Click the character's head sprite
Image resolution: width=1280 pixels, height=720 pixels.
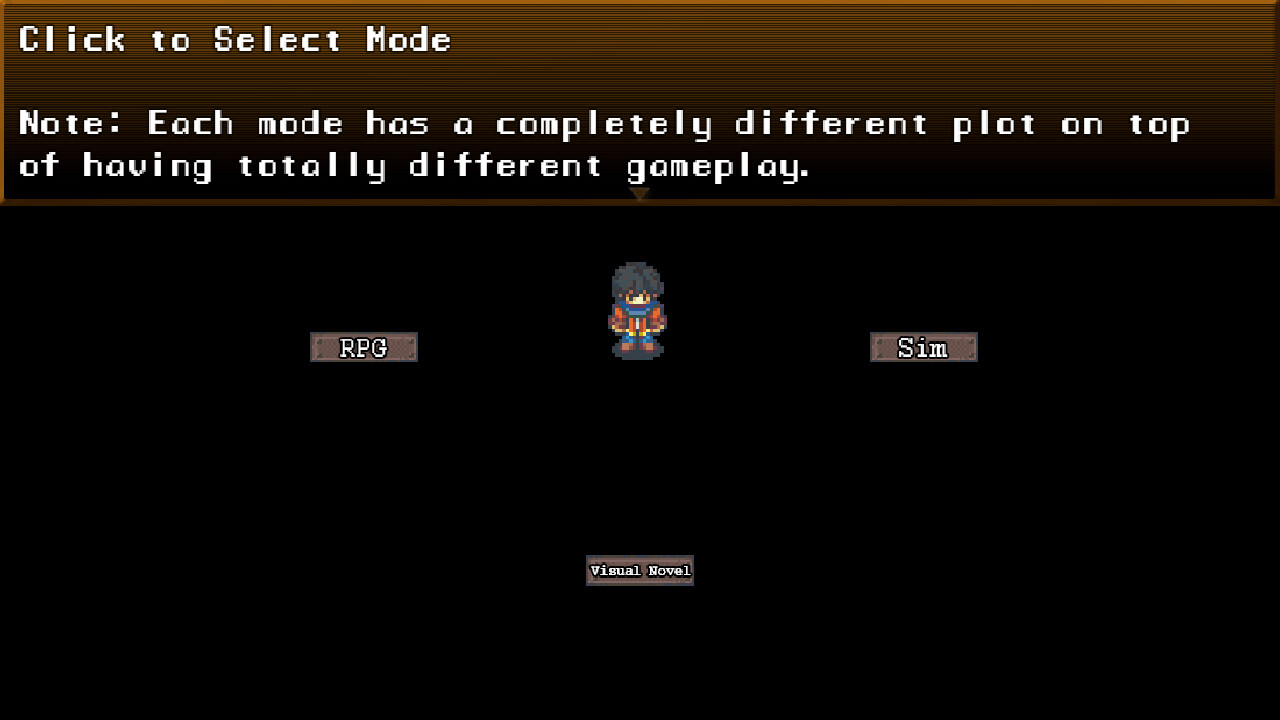(639, 280)
